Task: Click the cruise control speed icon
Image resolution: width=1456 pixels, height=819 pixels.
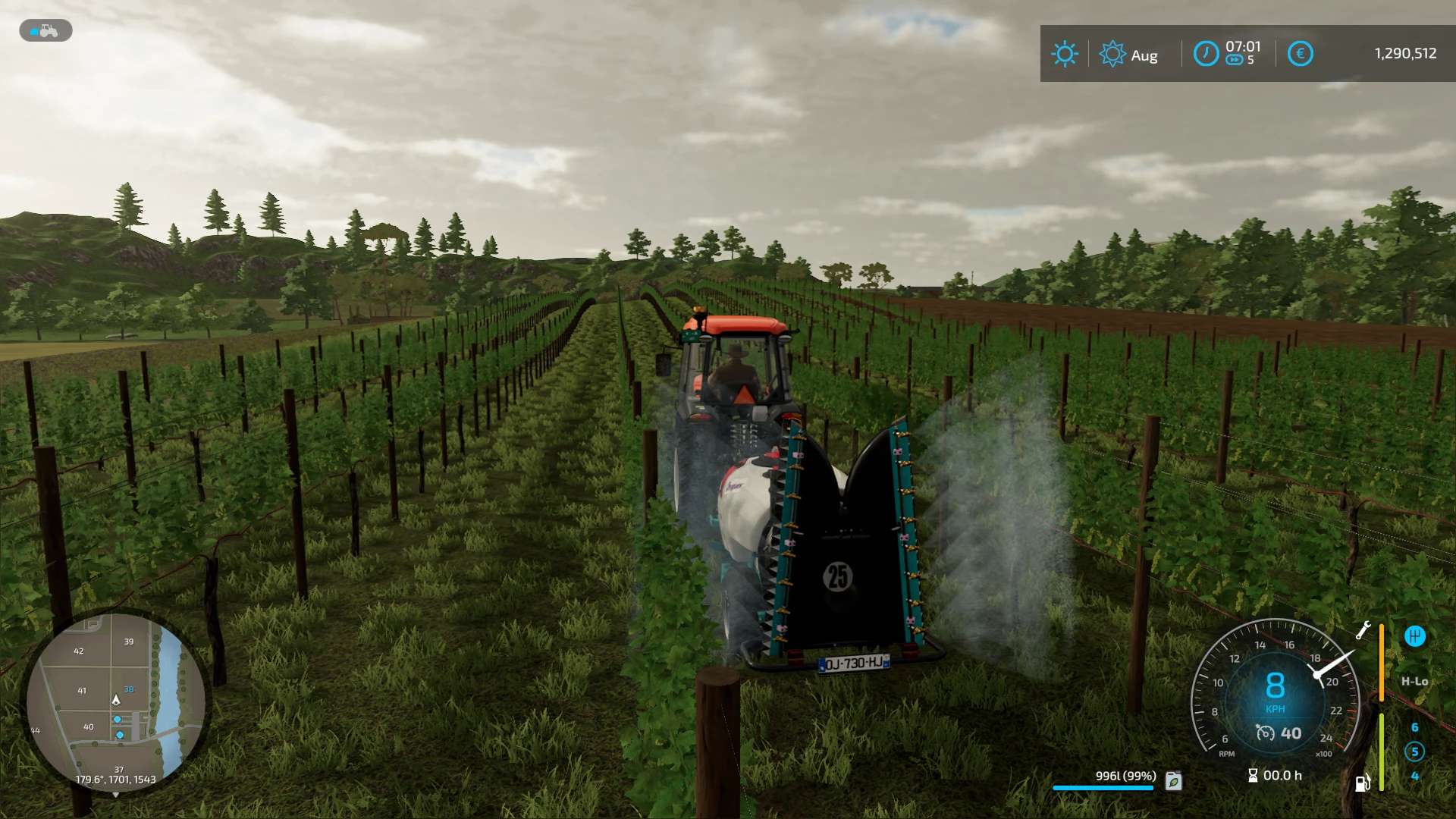Action: tap(1265, 733)
